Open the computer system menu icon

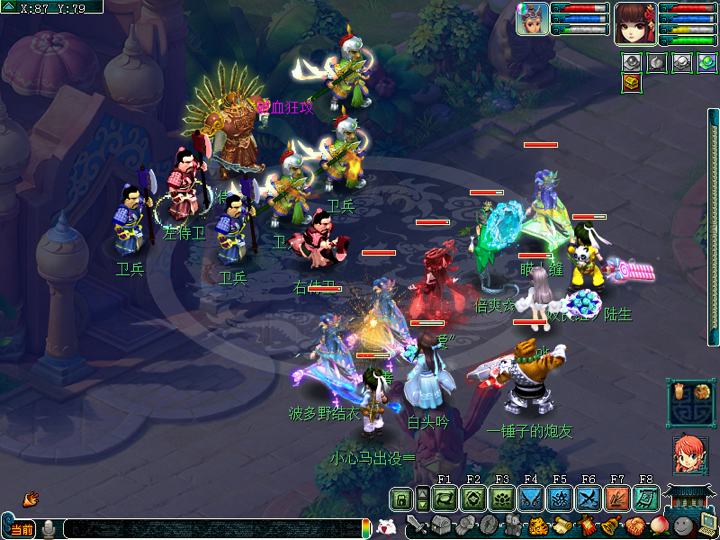click(706, 522)
